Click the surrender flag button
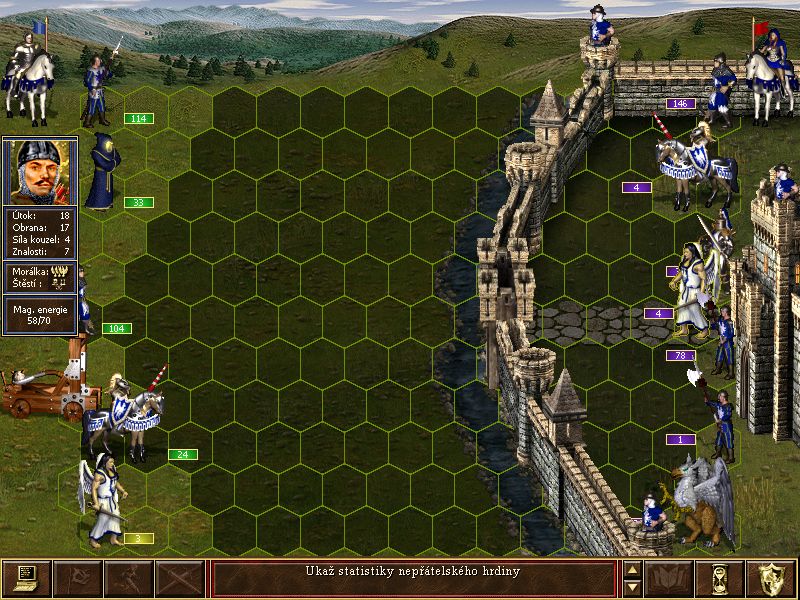The height and width of the screenshot is (600, 800). tap(77, 578)
